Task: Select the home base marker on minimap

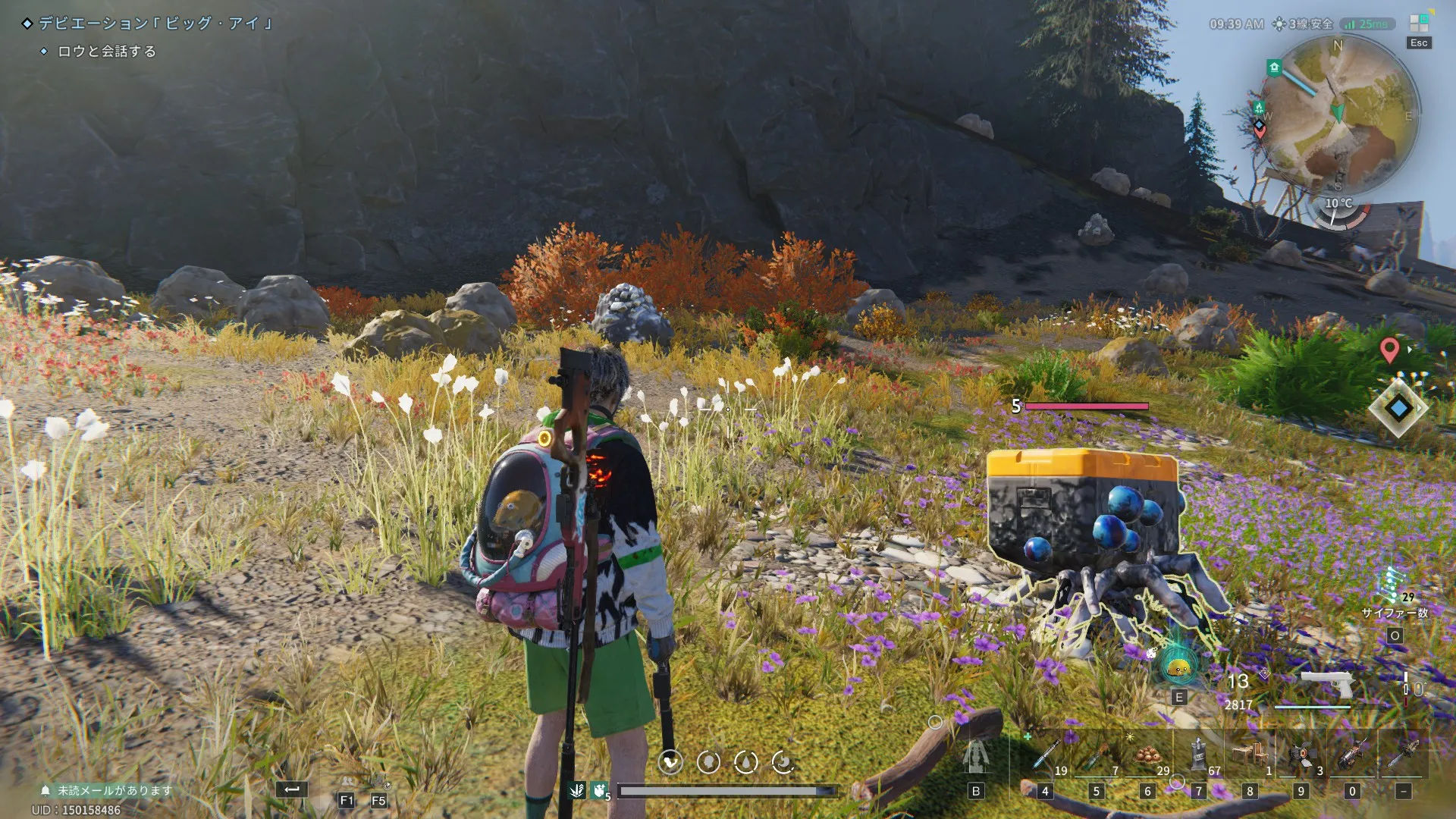Action: click(1274, 68)
